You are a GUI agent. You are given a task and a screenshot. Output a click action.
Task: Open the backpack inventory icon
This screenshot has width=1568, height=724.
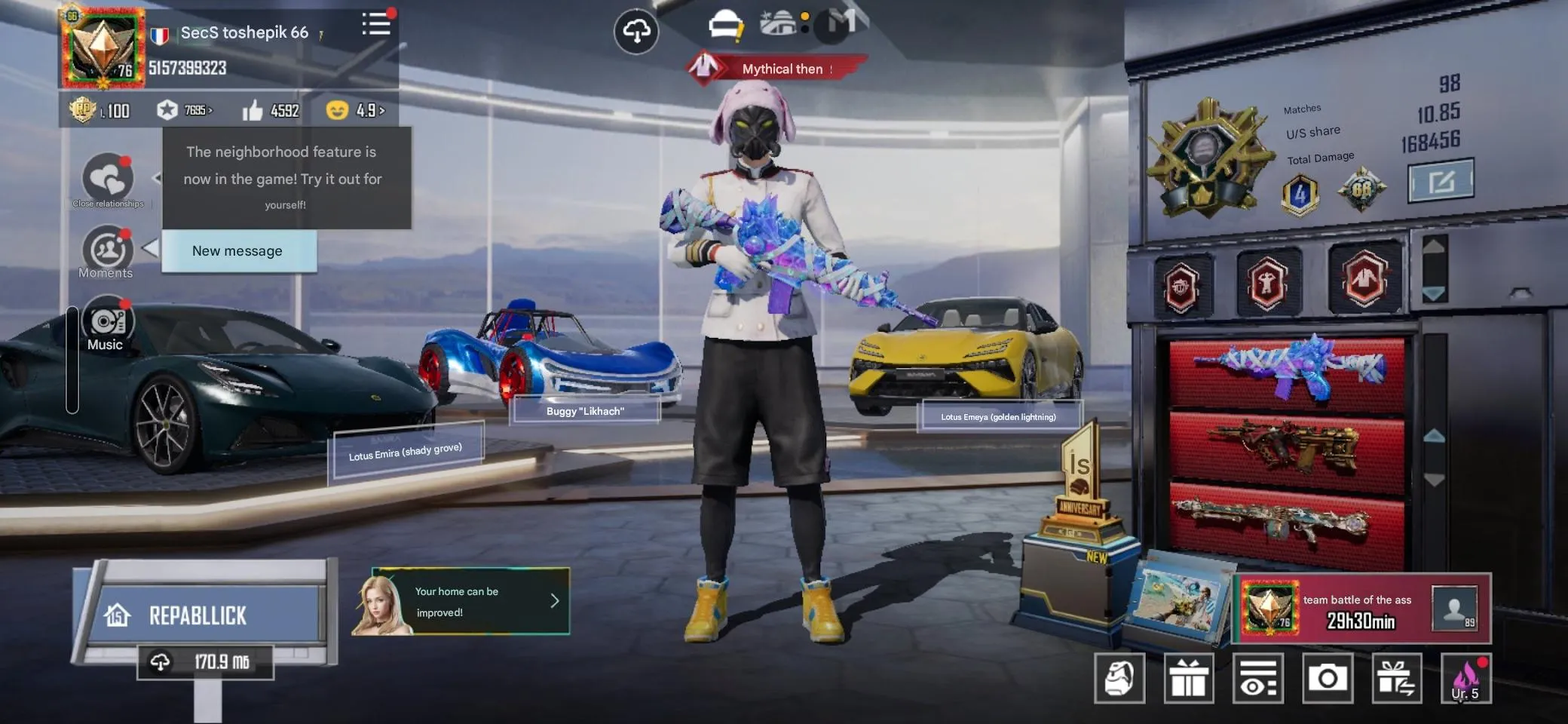point(1121,677)
